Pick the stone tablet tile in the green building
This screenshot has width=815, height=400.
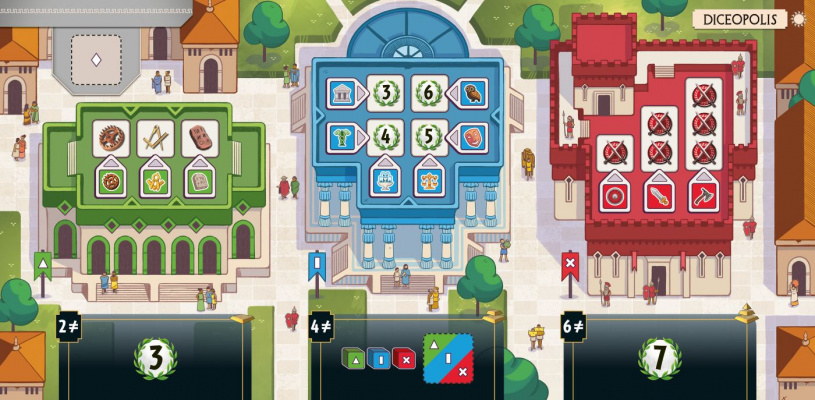[x=198, y=182]
